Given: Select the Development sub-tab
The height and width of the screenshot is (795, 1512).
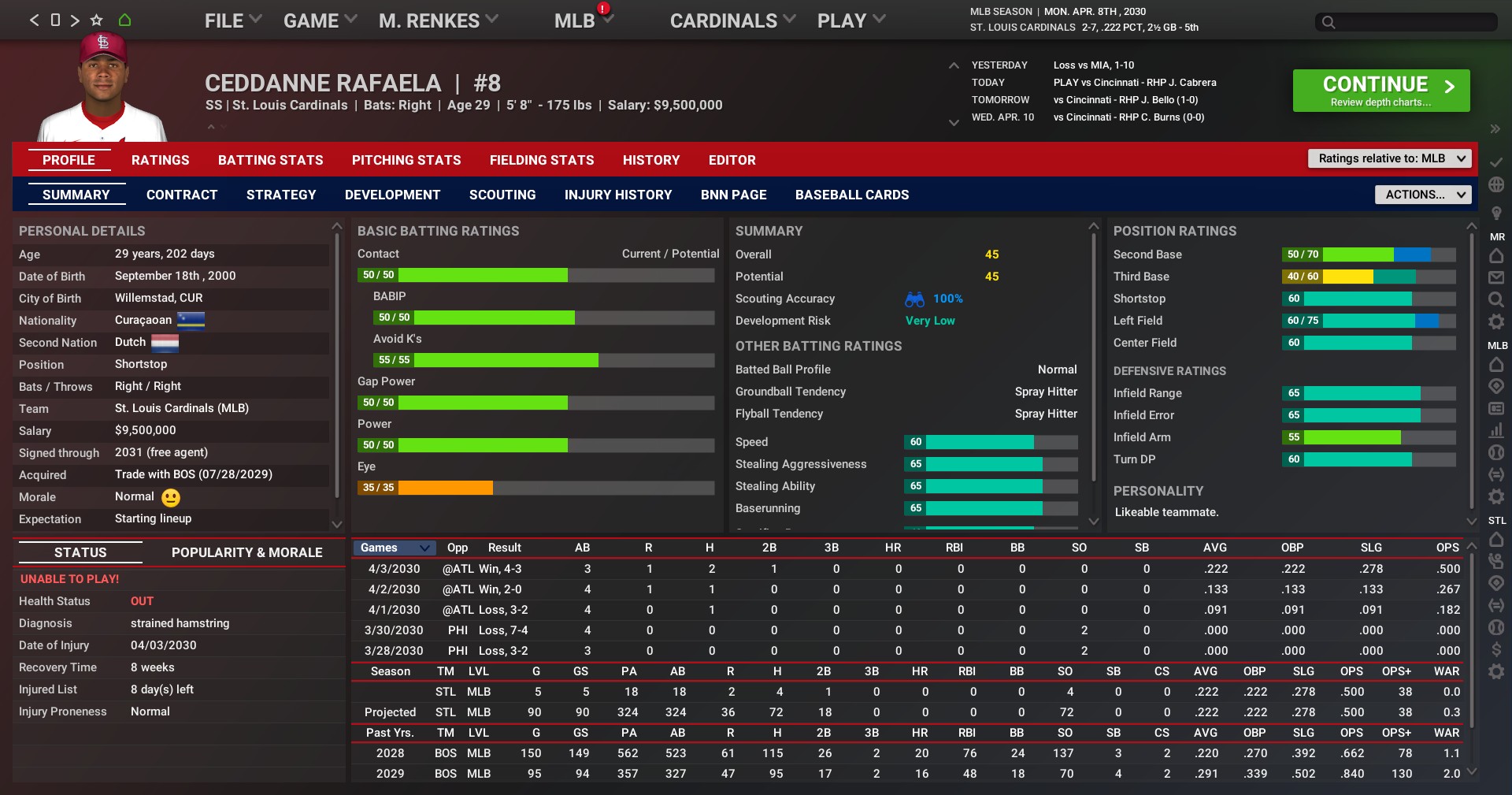Looking at the screenshot, I should pos(393,195).
